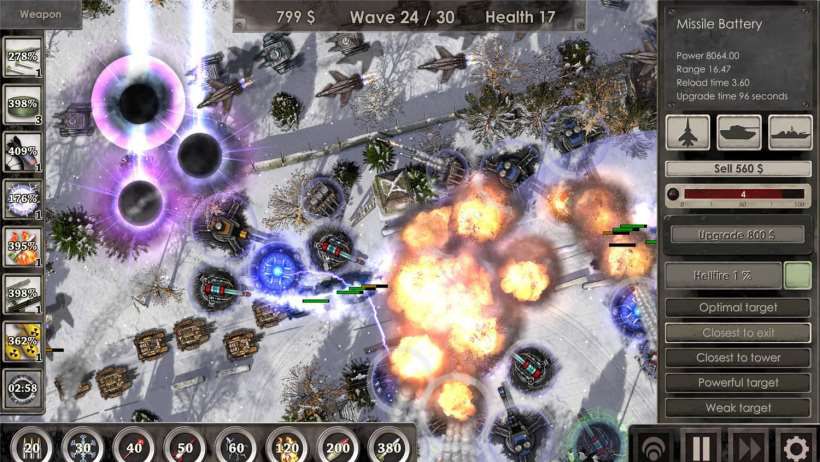Choose the 20 $ tower from build bar
Screen dimensions: 820x462
pos(31,444)
